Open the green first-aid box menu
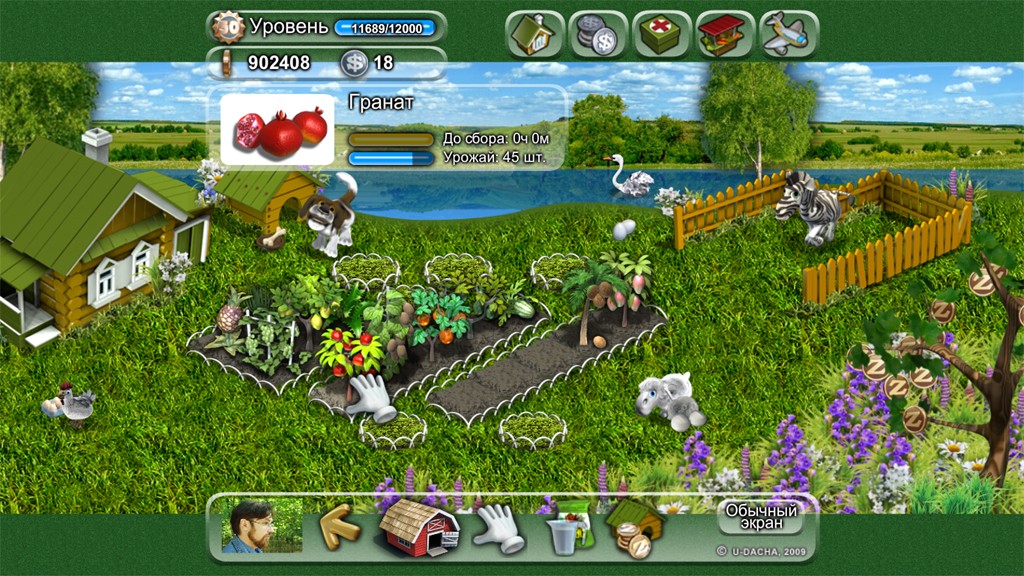The image size is (1024, 576). point(662,33)
